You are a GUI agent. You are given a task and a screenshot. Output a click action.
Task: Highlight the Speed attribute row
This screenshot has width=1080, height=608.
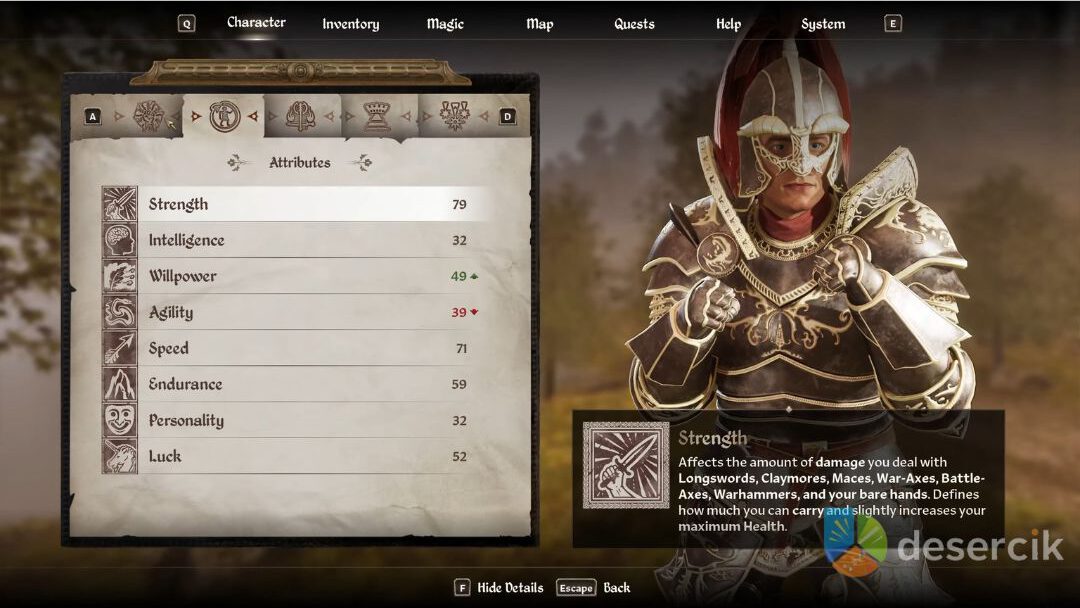pos(300,348)
